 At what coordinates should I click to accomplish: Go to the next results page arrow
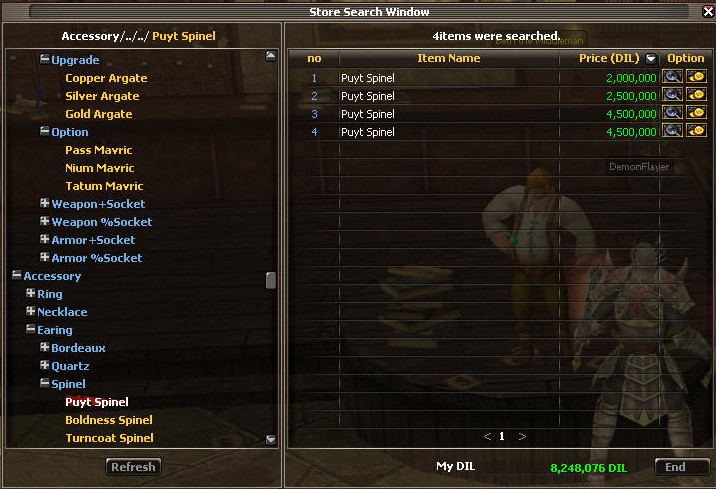click(522, 437)
